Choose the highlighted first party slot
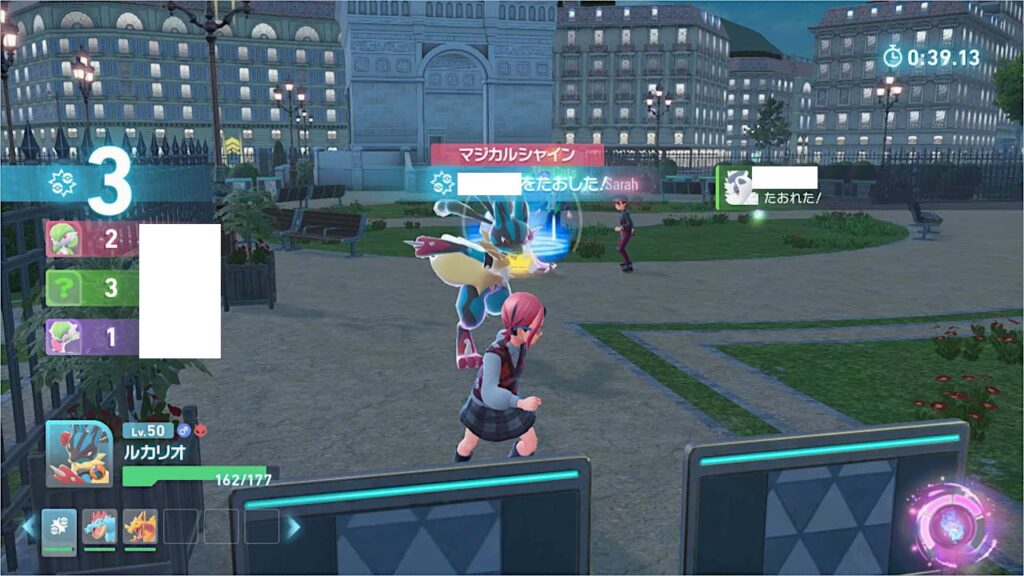1024x576 pixels. 60,526
